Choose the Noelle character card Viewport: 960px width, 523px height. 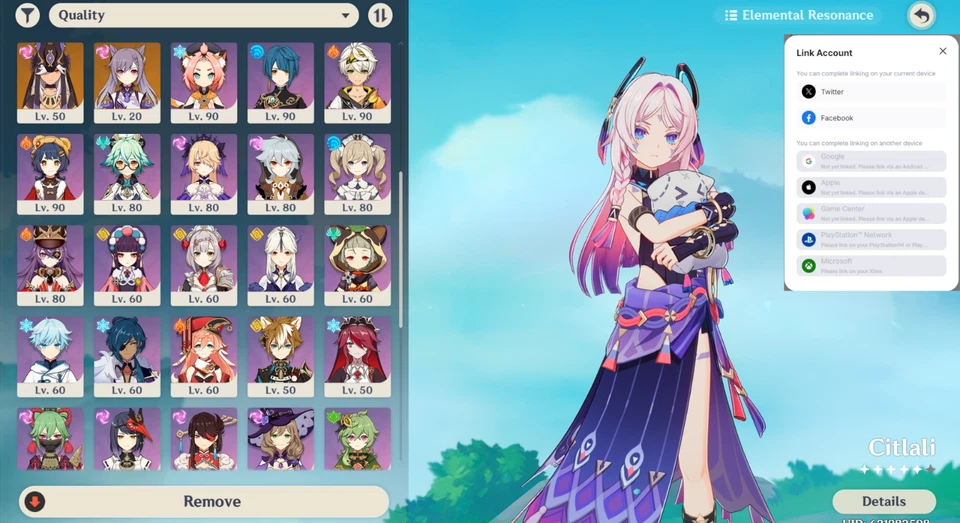point(204,265)
